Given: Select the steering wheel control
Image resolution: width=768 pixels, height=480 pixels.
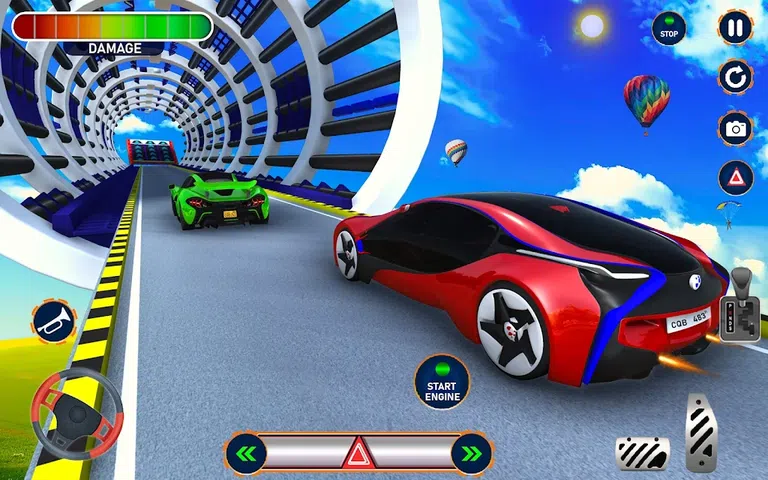Looking at the screenshot, I should point(77,412).
